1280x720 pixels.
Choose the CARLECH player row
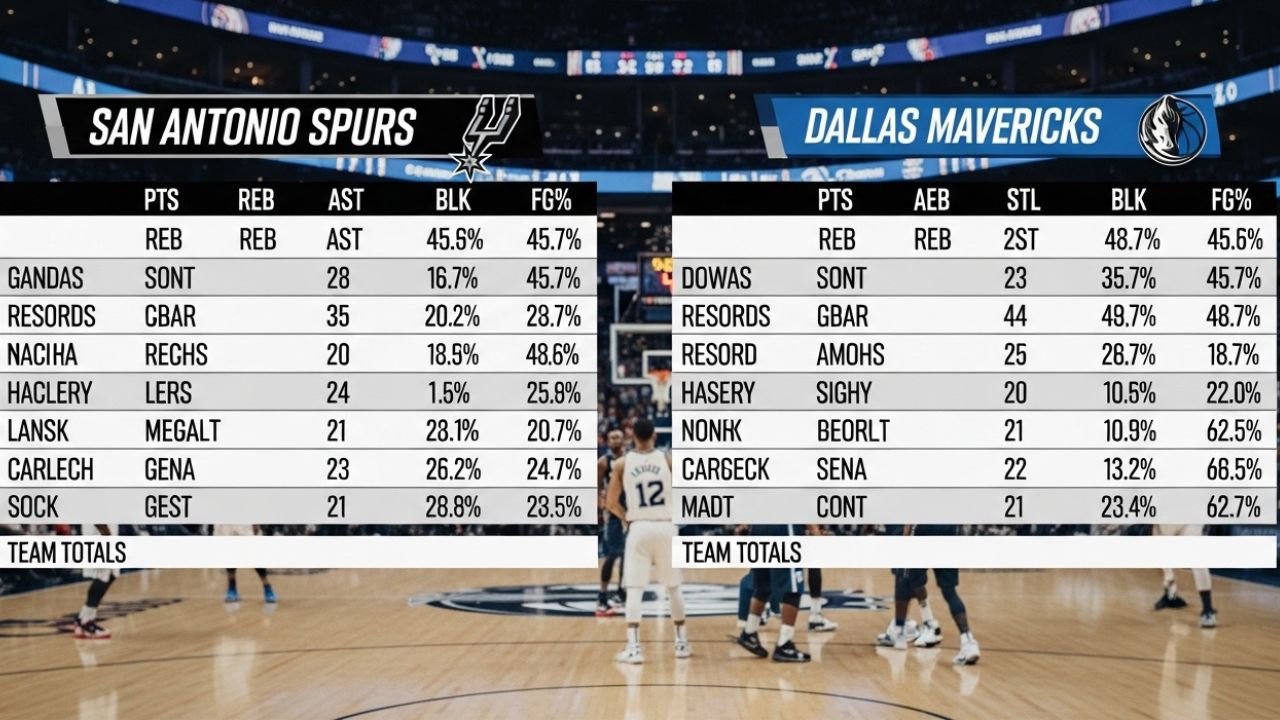(298, 469)
